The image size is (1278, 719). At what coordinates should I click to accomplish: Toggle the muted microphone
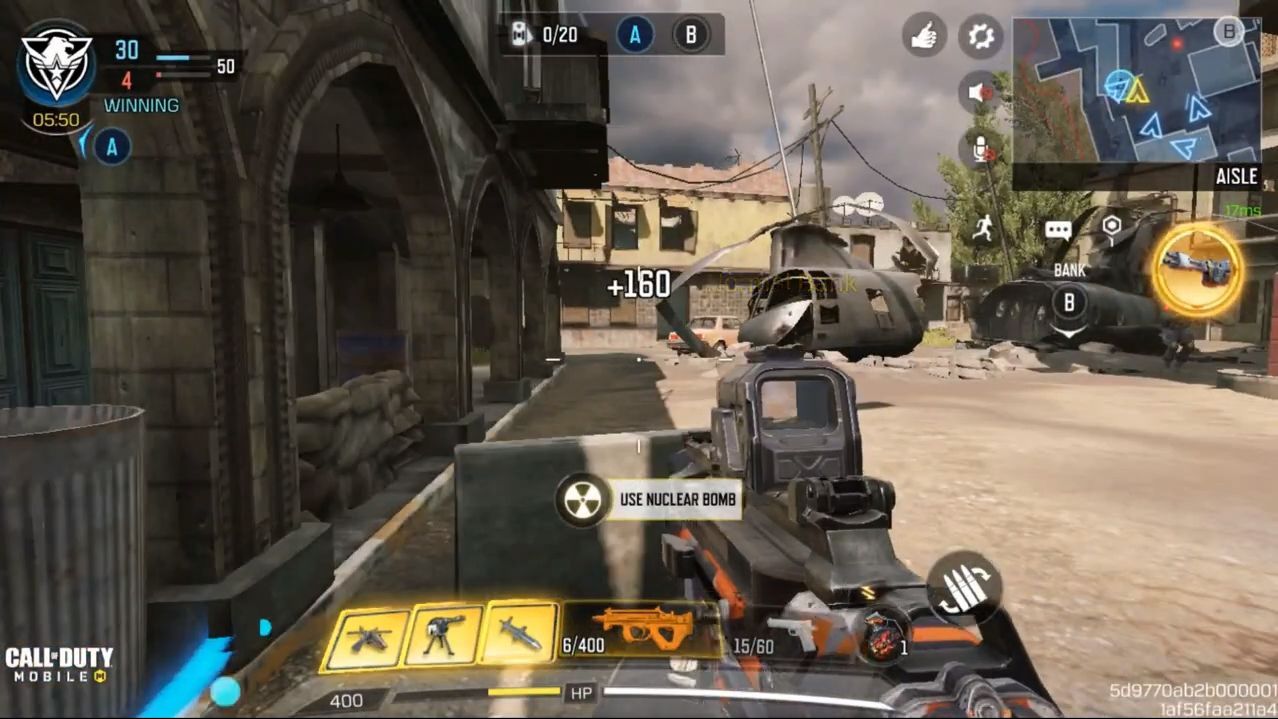[982, 149]
